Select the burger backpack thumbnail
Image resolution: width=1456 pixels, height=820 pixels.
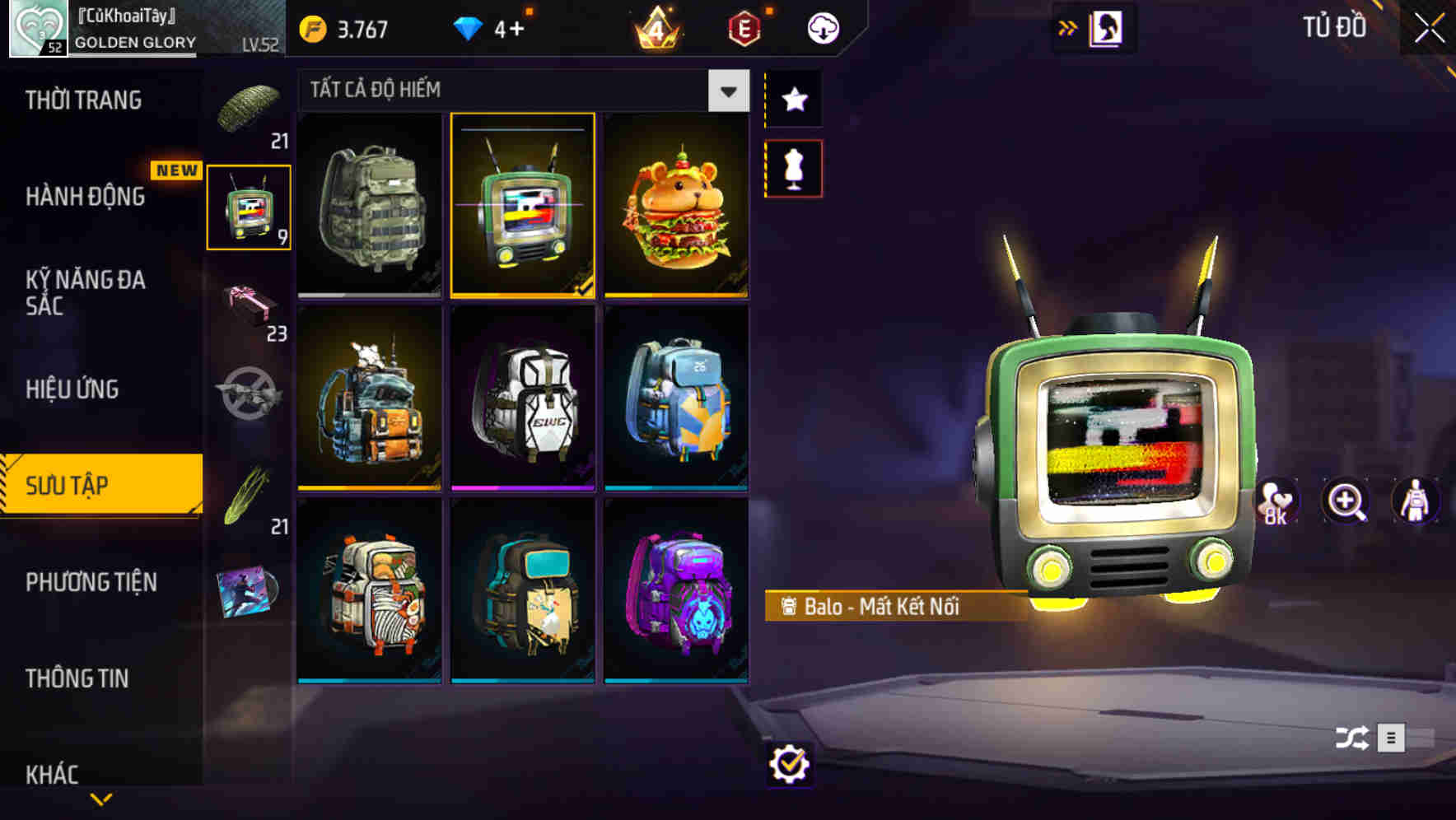pos(675,206)
